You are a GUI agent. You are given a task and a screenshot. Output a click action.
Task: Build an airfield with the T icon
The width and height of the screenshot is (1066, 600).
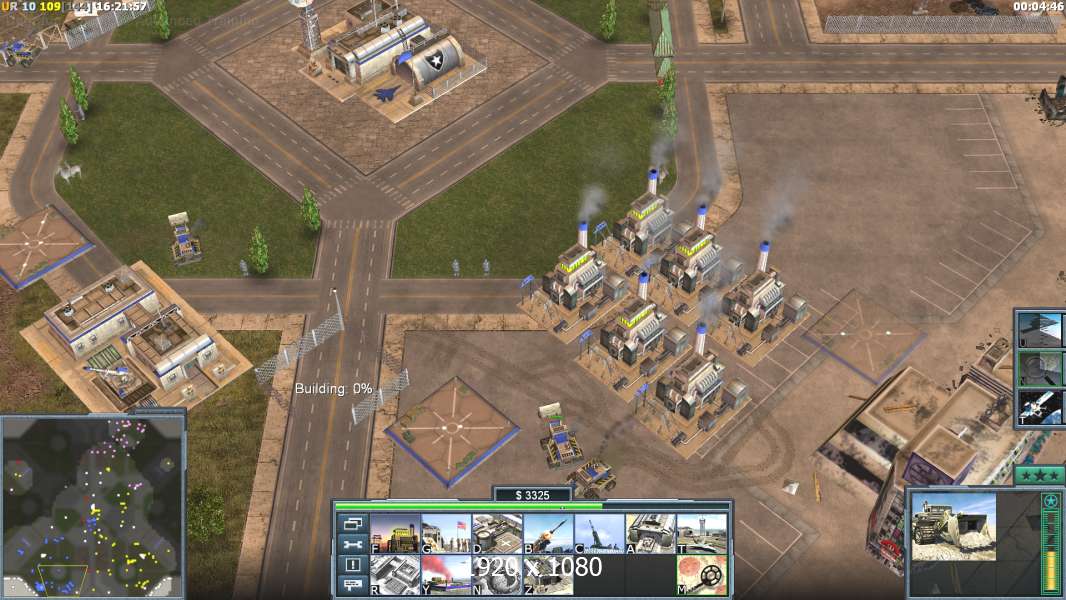701,533
